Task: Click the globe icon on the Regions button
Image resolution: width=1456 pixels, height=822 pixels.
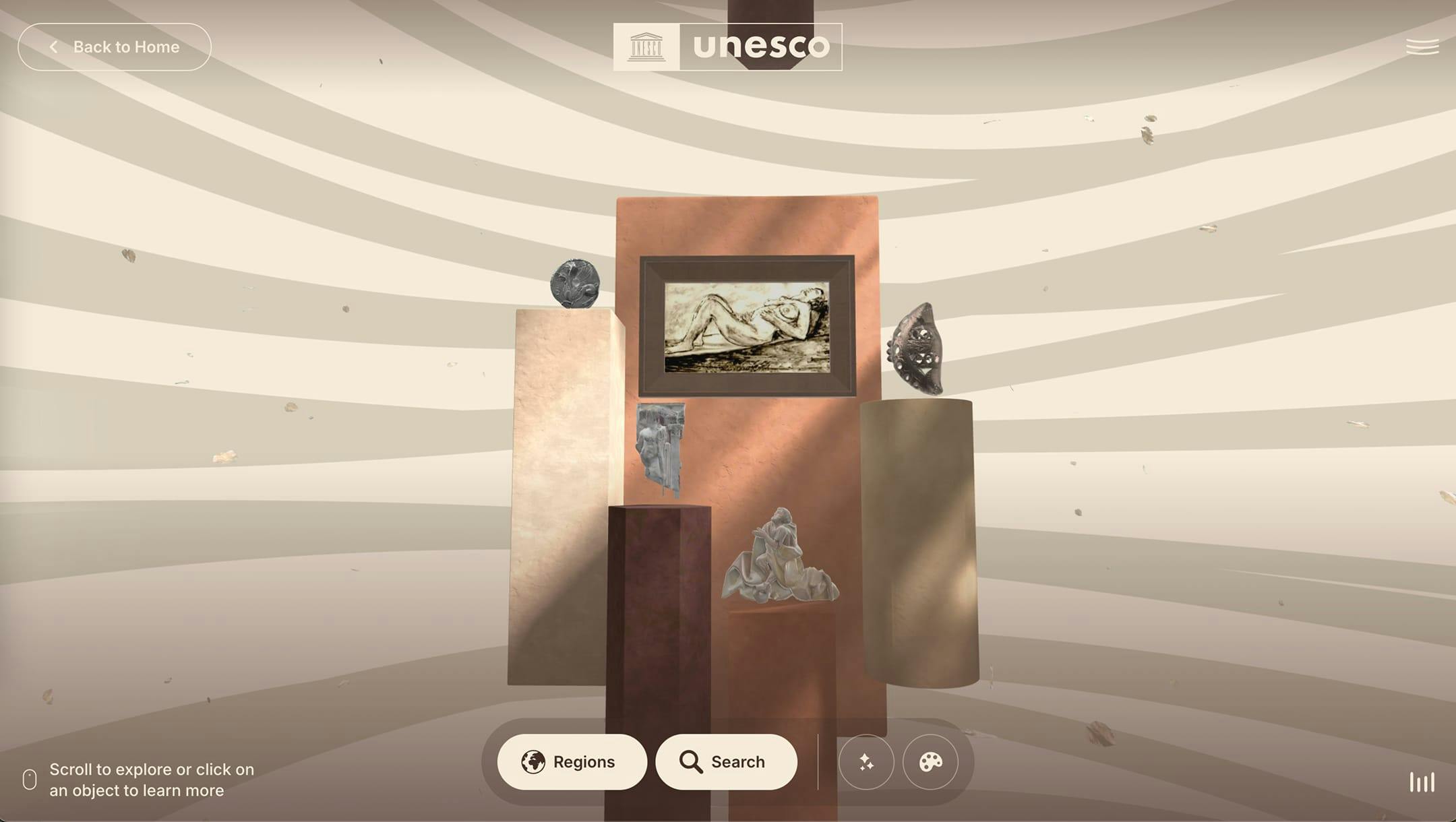Action: tap(535, 762)
